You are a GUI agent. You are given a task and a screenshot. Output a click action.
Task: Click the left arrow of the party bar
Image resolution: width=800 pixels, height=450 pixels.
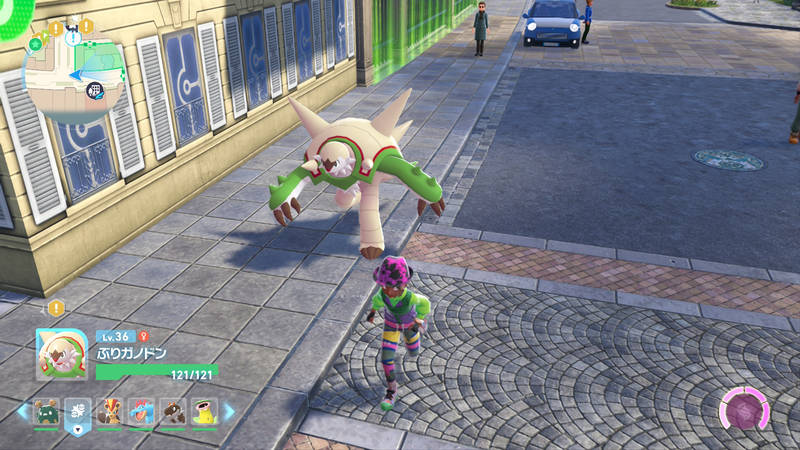(x=22, y=411)
